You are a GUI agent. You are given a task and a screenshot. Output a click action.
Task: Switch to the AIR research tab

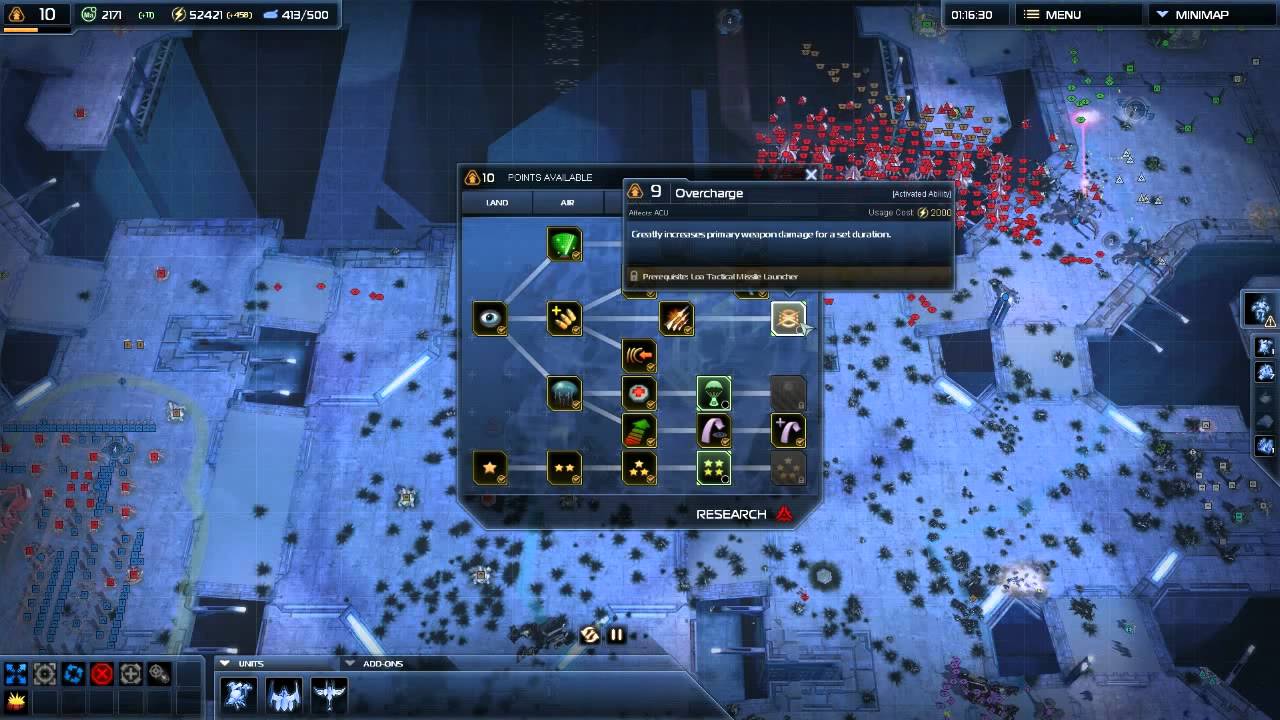click(567, 203)
